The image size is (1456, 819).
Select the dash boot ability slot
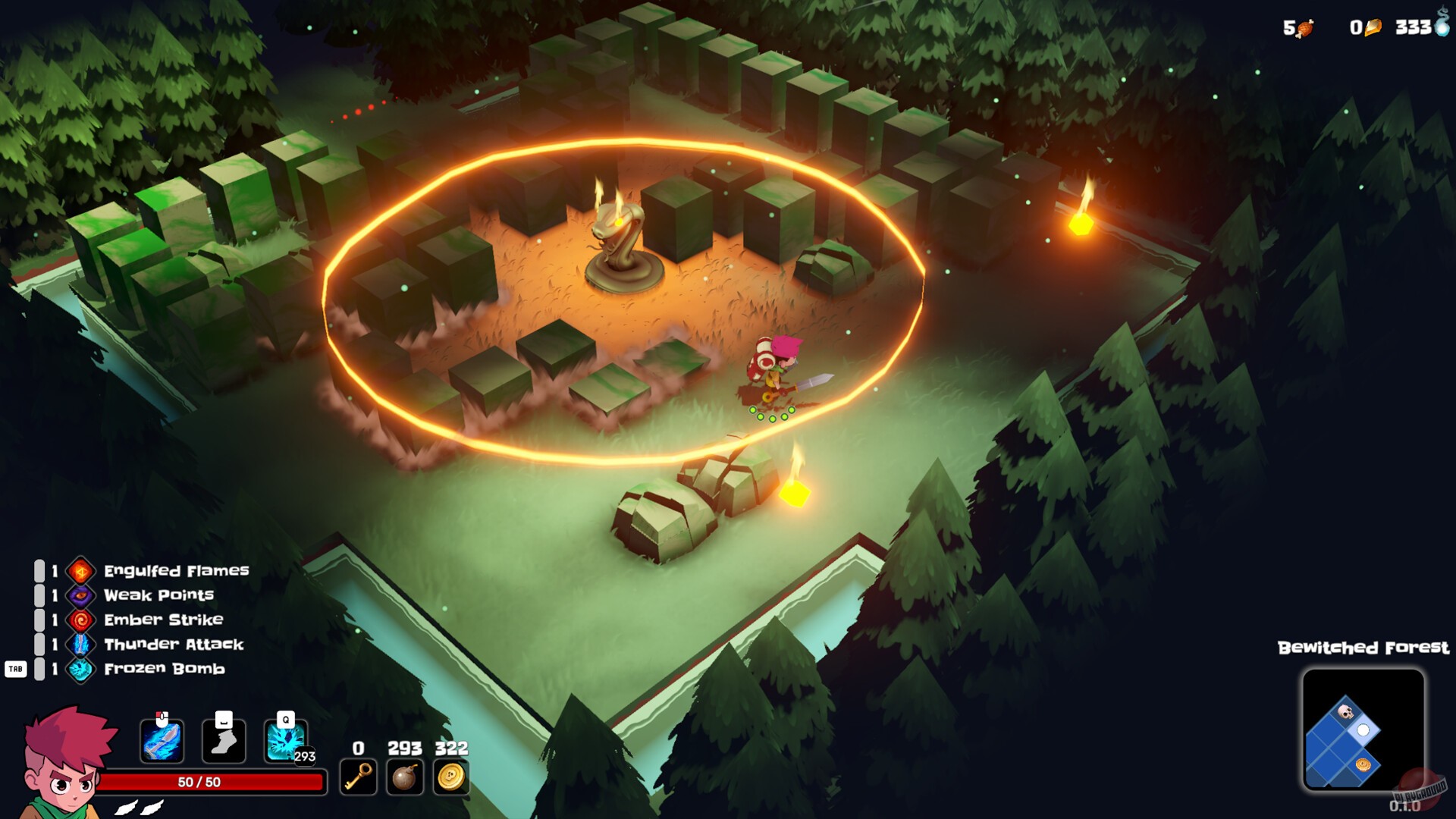click(223, 739)
